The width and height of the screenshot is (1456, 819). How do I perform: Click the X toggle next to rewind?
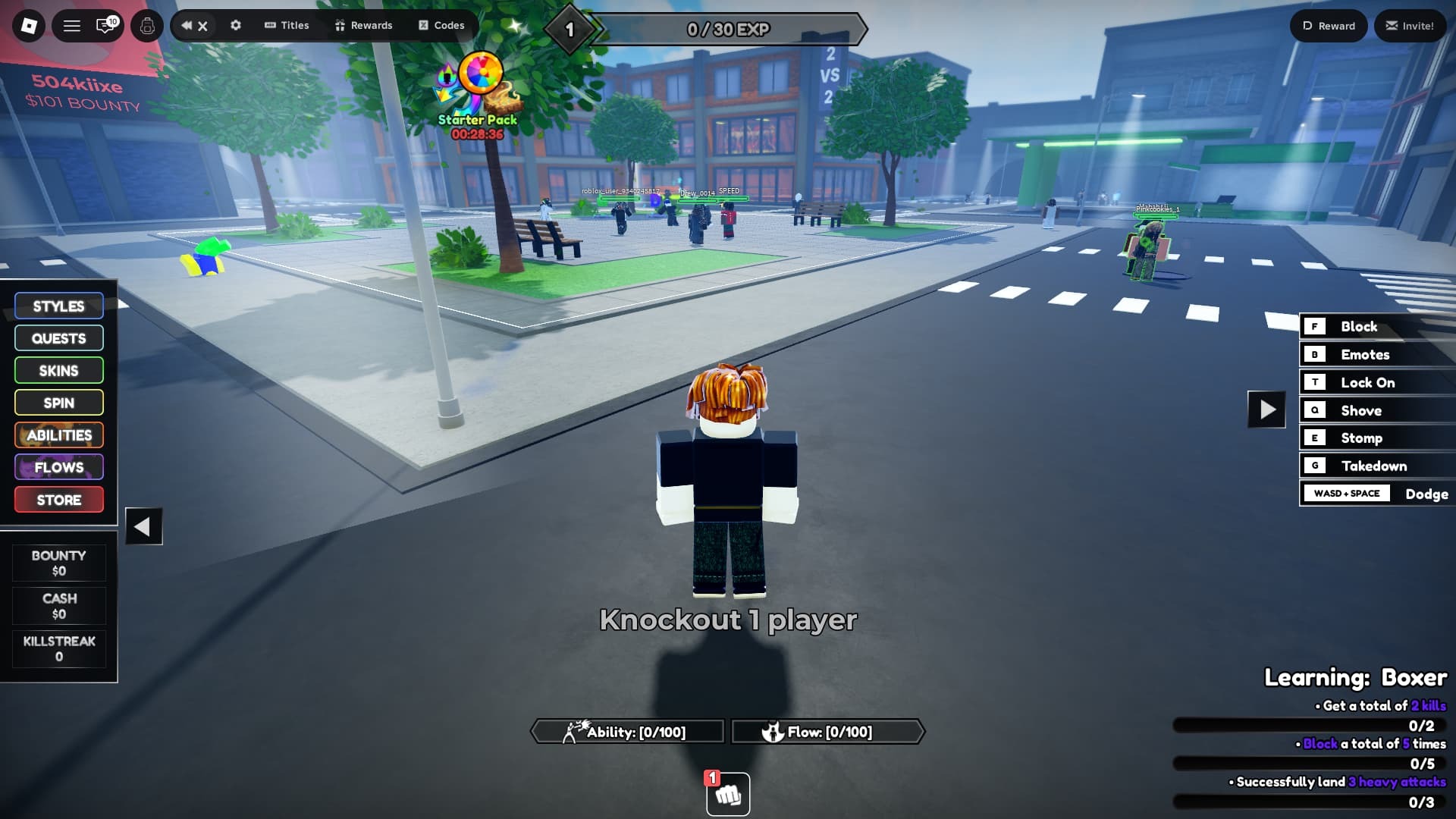[x=203, y=25]
